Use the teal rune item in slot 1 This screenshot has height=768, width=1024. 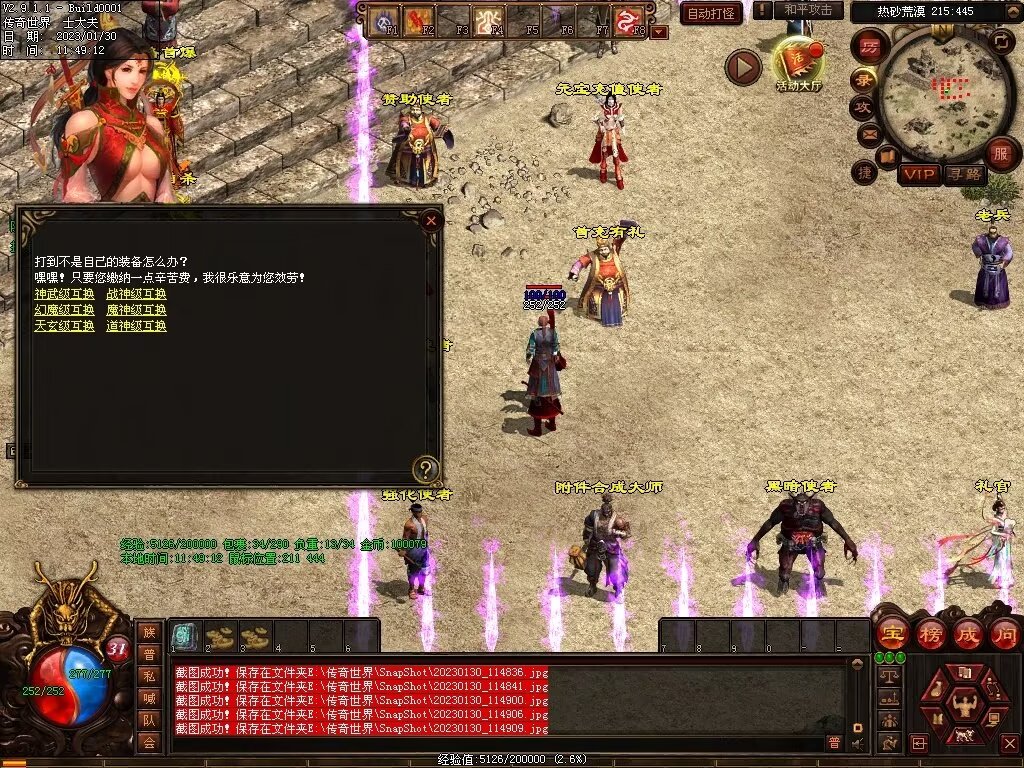click(x=184, y=636)
